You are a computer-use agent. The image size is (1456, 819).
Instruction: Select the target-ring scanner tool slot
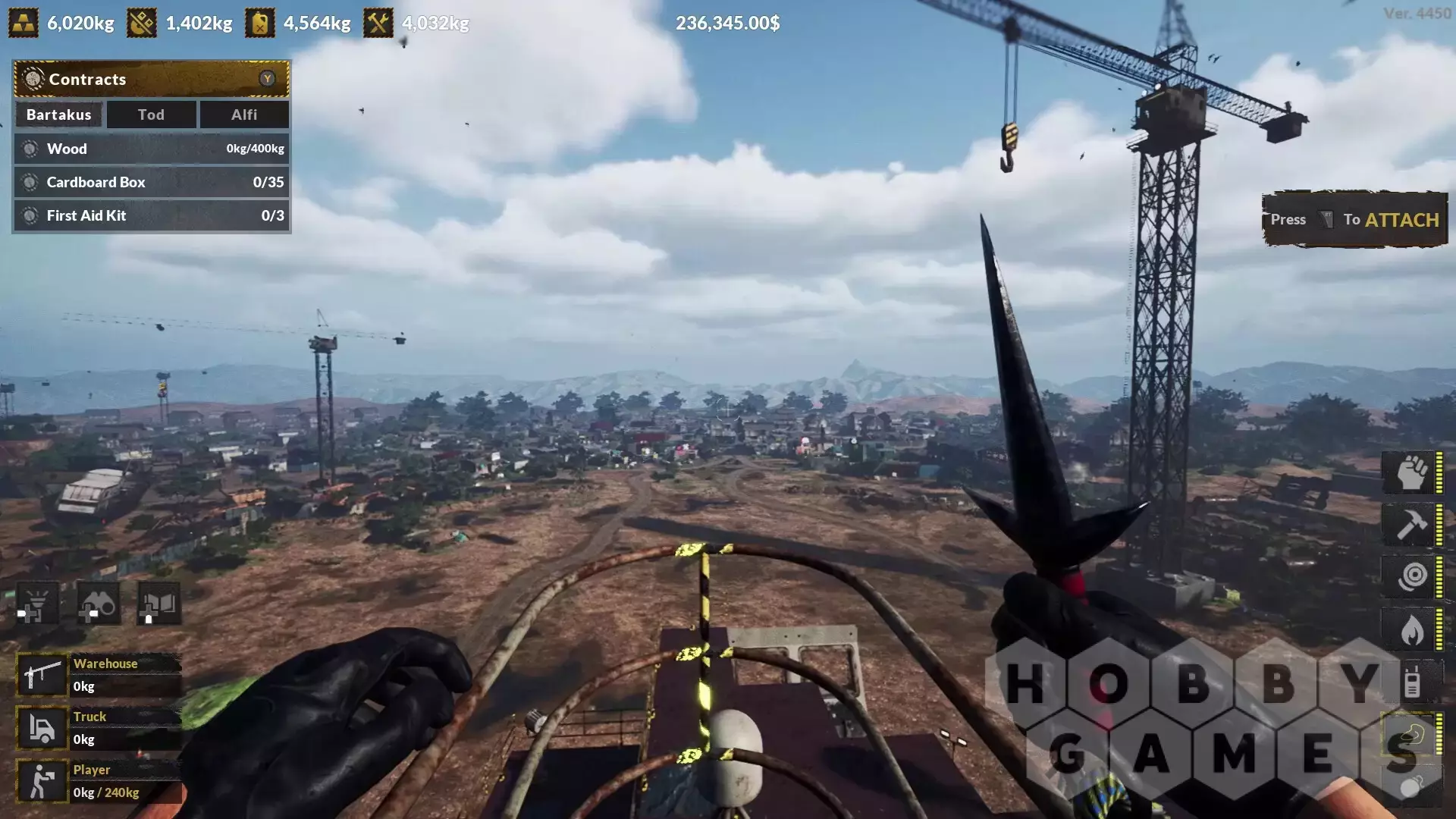tap(1411, 577)
